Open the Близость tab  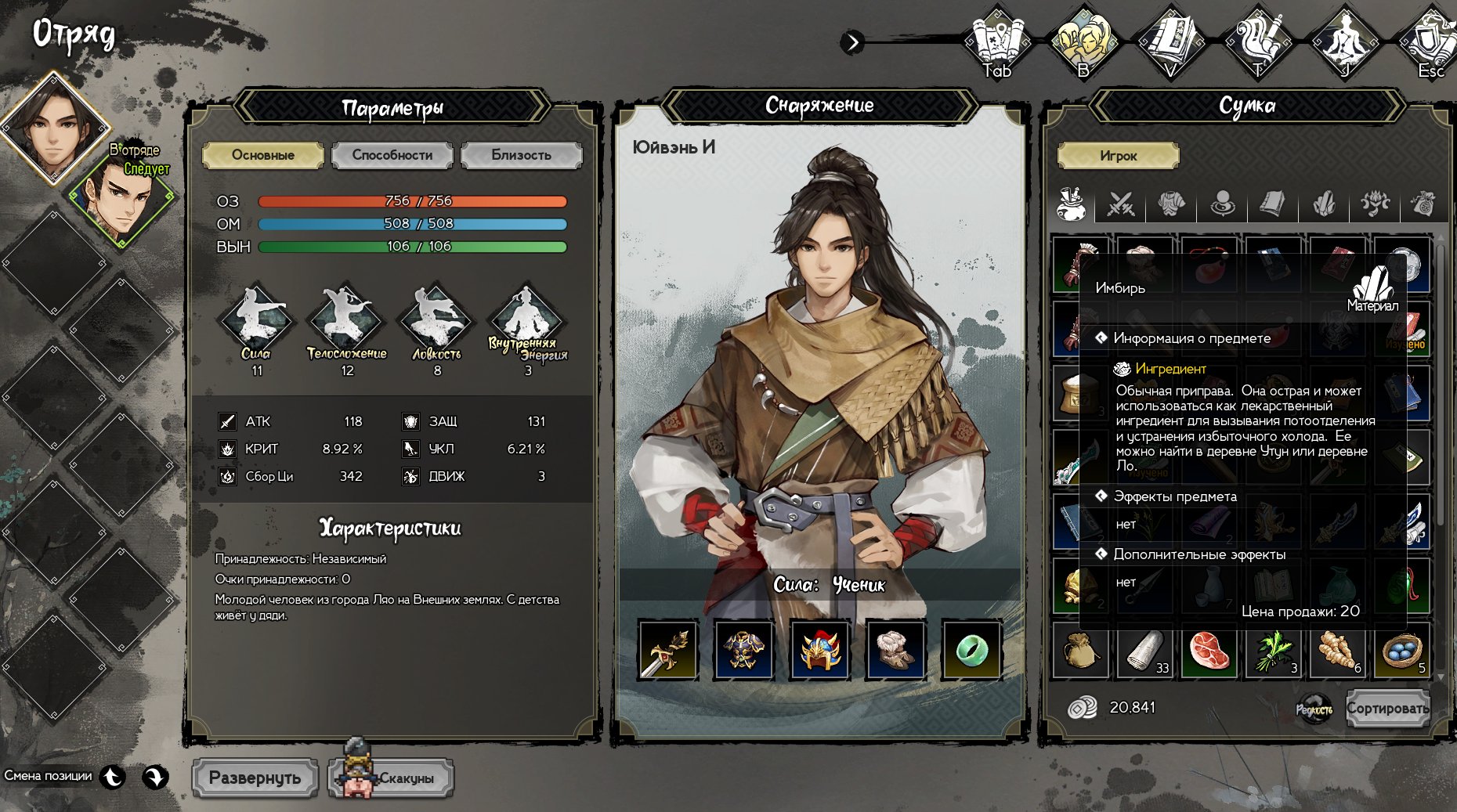(x=521, y=155)
